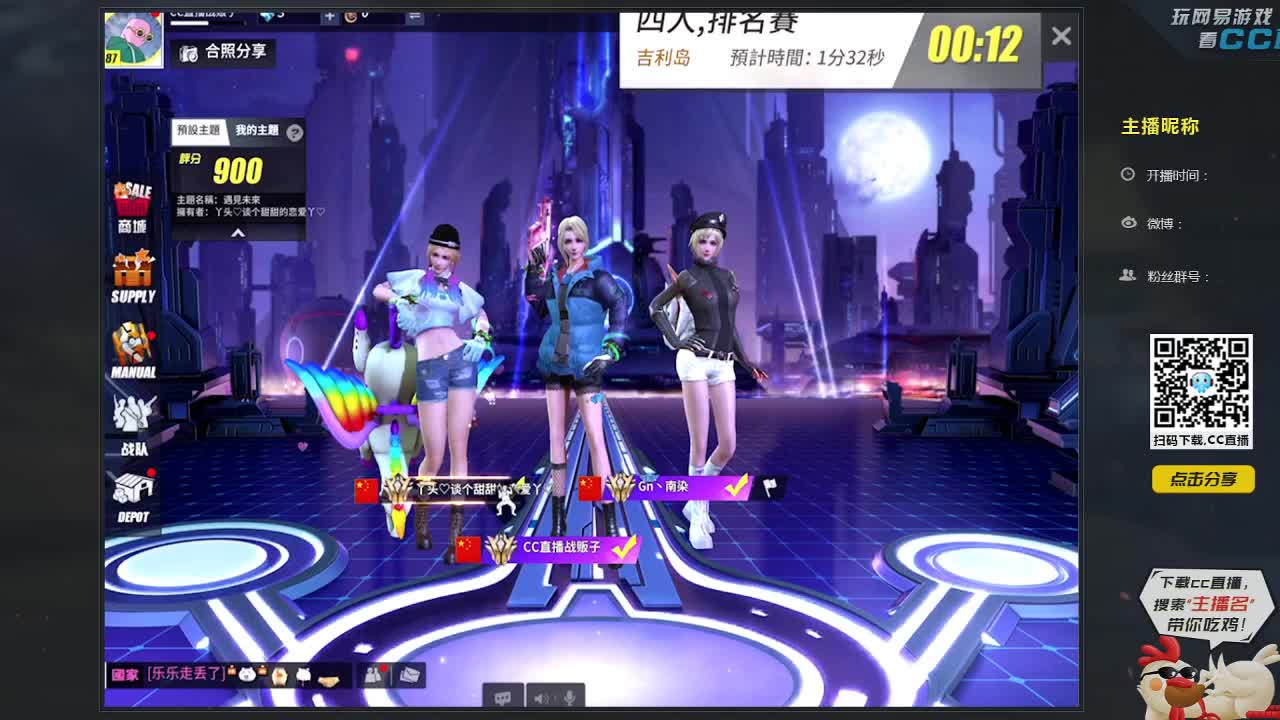This screenshot has height=720, width=1280.
Task: Open the mail envelope icon in chat bar
Action: tap(409, 674)
